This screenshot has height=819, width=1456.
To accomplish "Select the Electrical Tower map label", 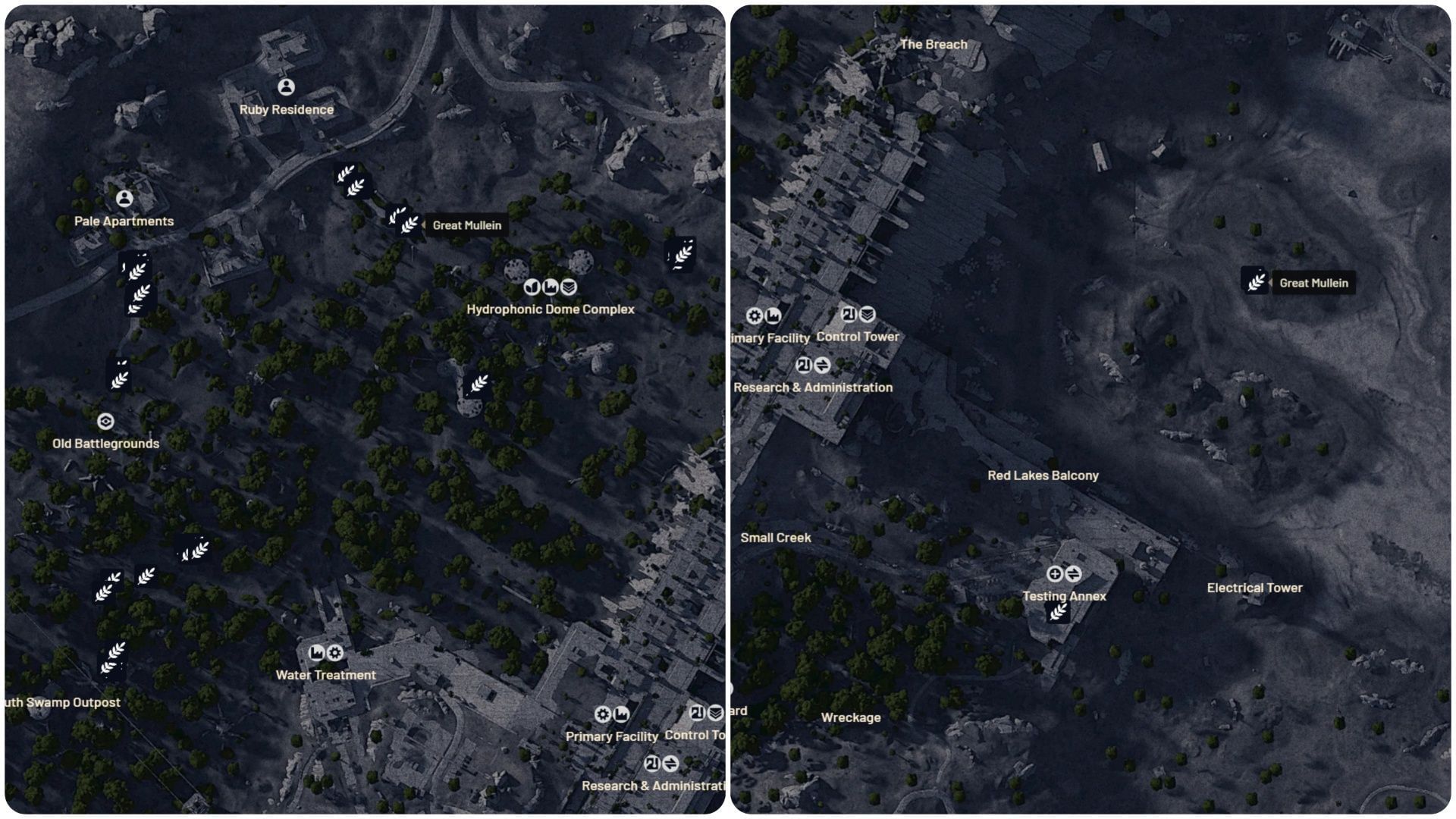I will (x=1254, y=587).
